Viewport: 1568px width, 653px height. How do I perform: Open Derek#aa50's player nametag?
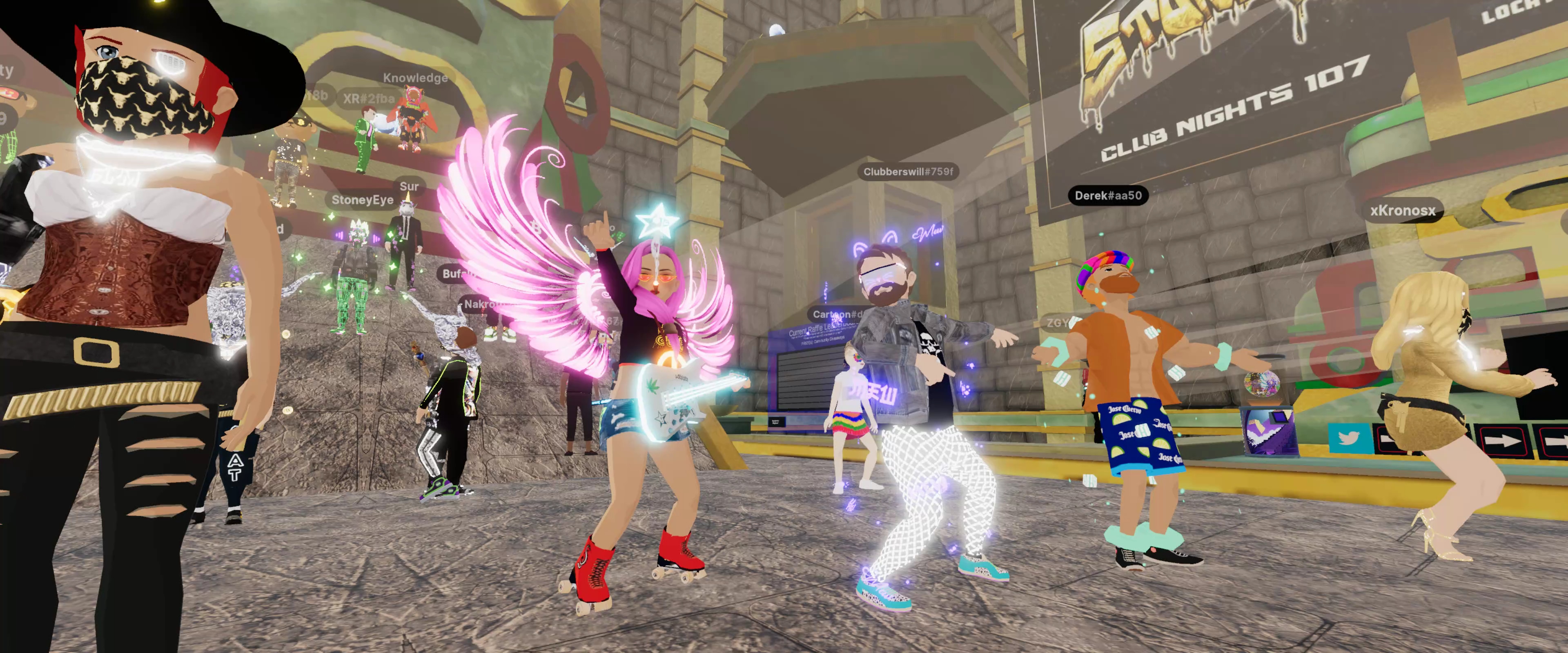coord(1108,195)
